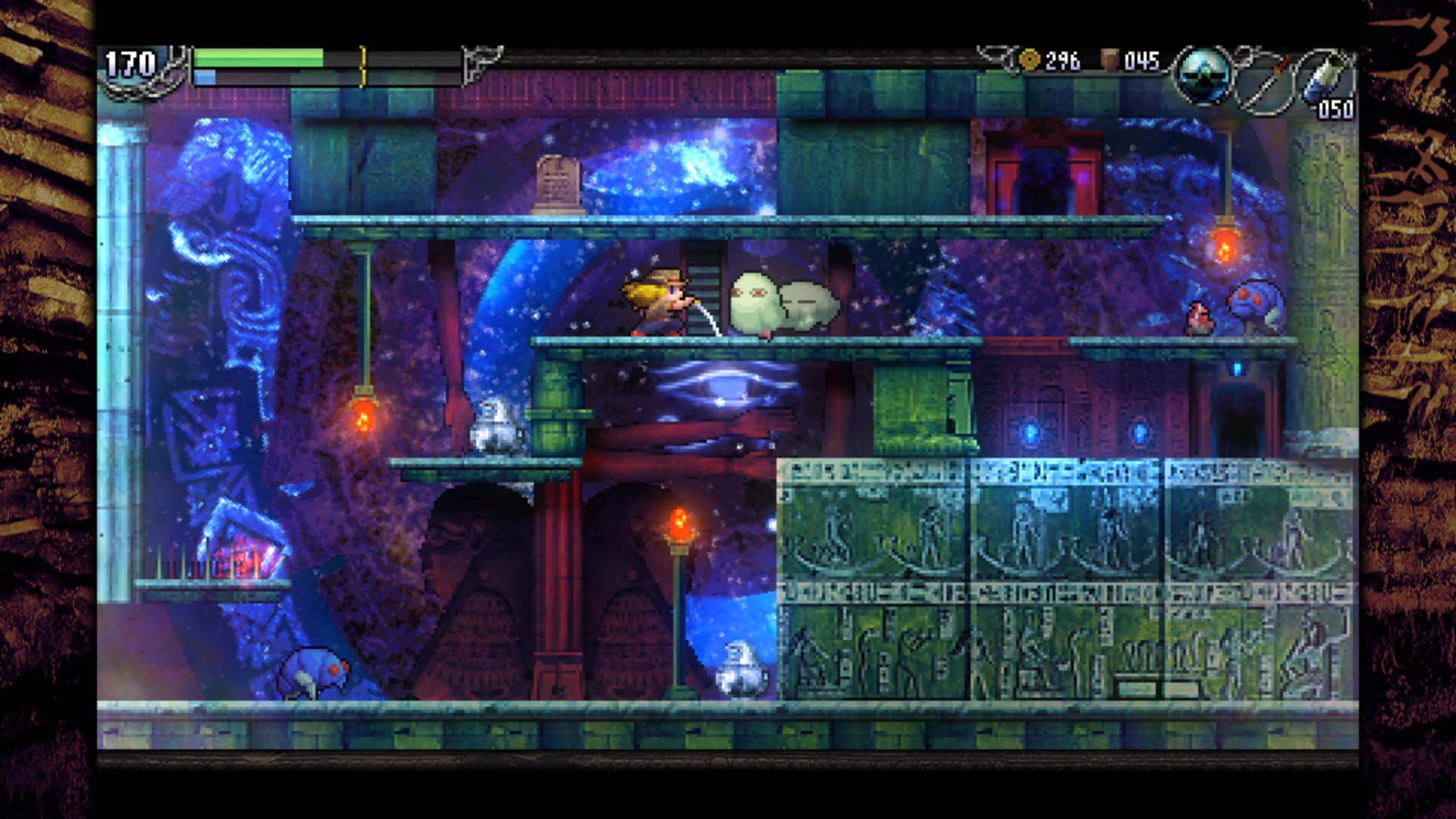Viewport: 1456px width, 819px height.
Task: Select the equipped orb sub-weapon icon
Action: (1204, 75)
